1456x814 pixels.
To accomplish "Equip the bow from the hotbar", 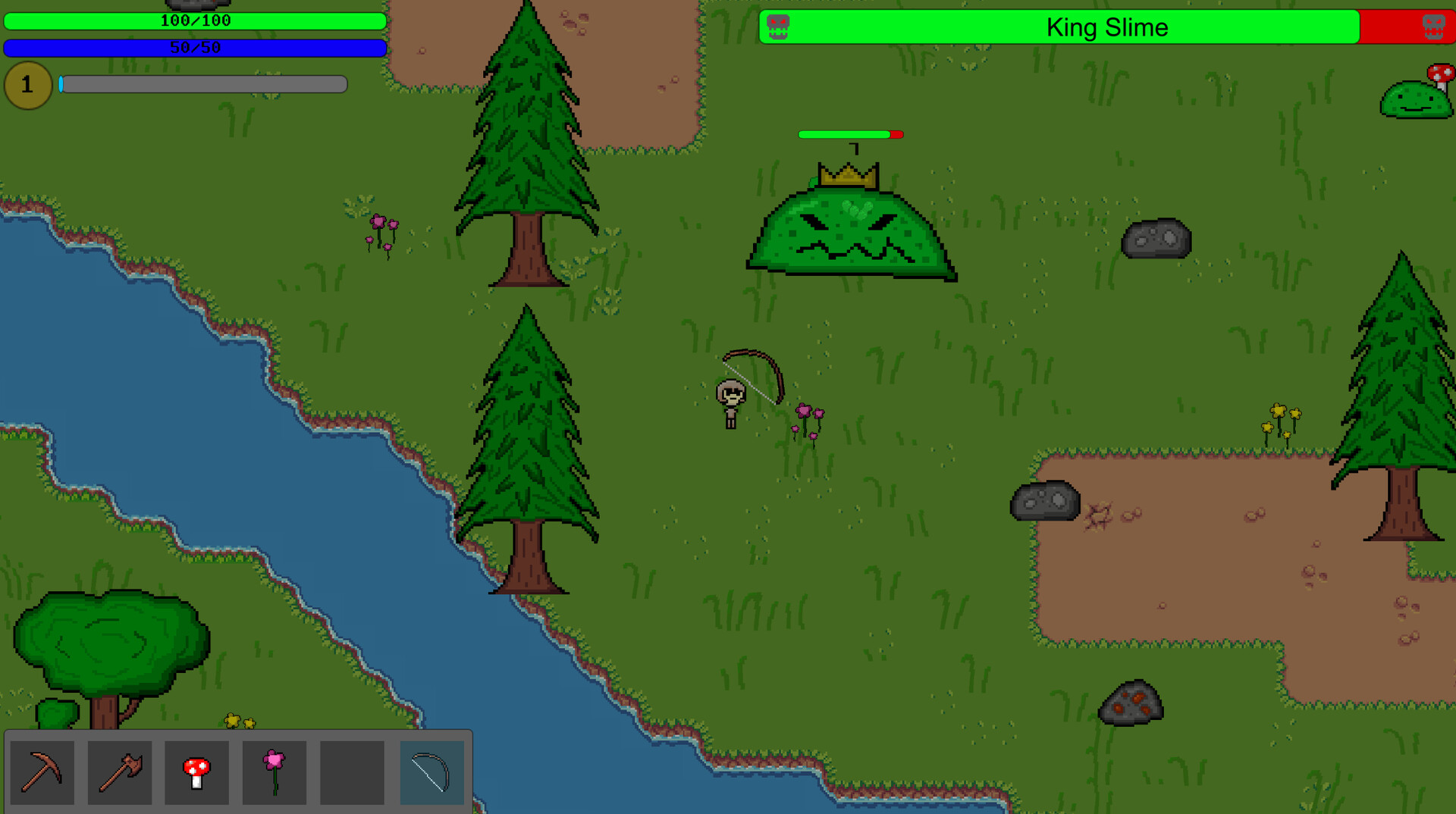I will point(431,772).
